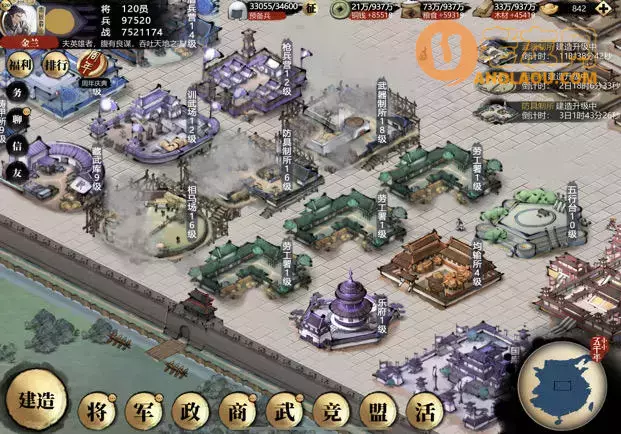Add gold ingots with plus button
This screenshot has height=434, width=621.
[x=609, y=8]
